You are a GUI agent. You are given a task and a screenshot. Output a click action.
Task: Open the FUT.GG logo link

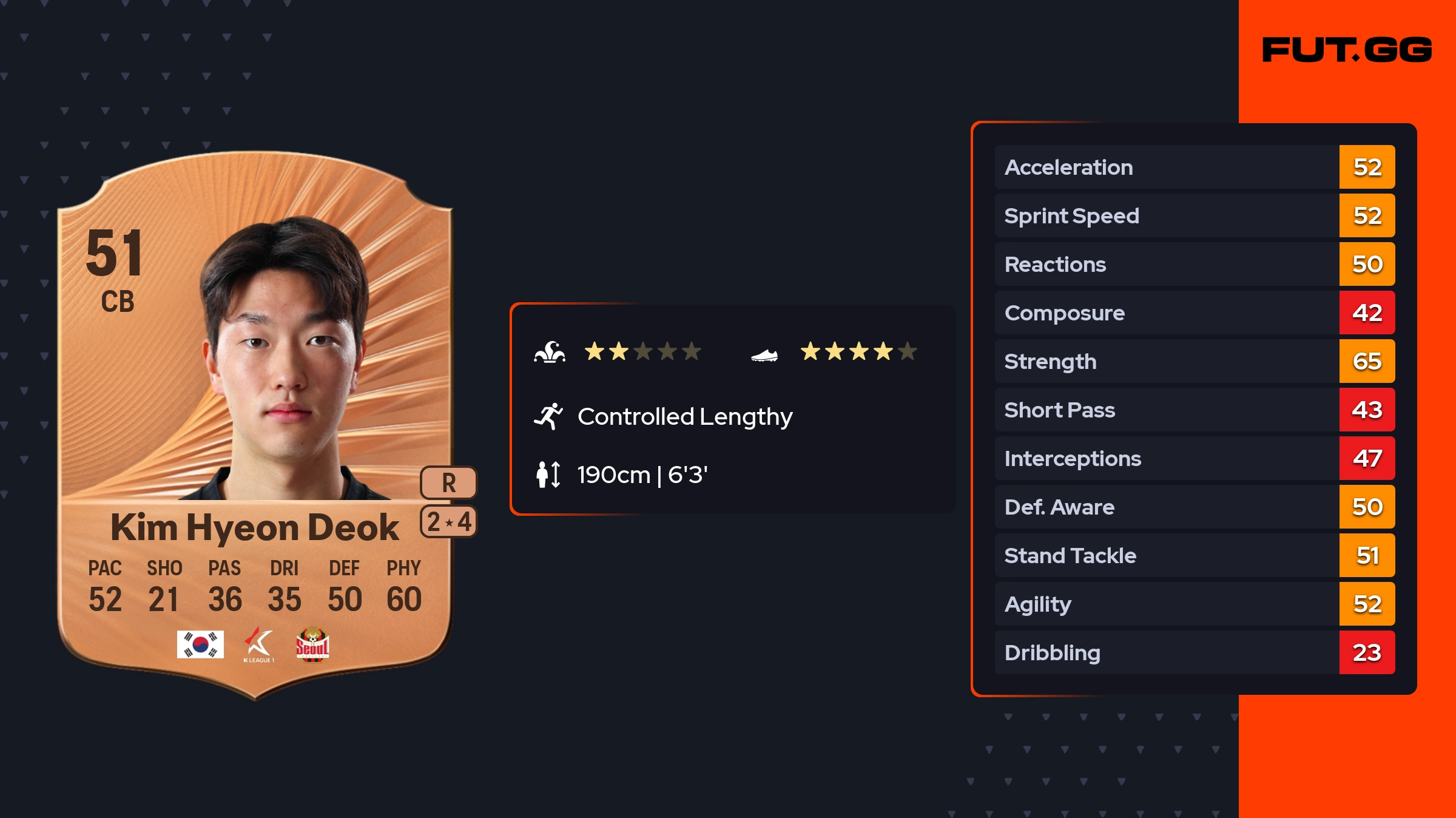point(1347,50)
